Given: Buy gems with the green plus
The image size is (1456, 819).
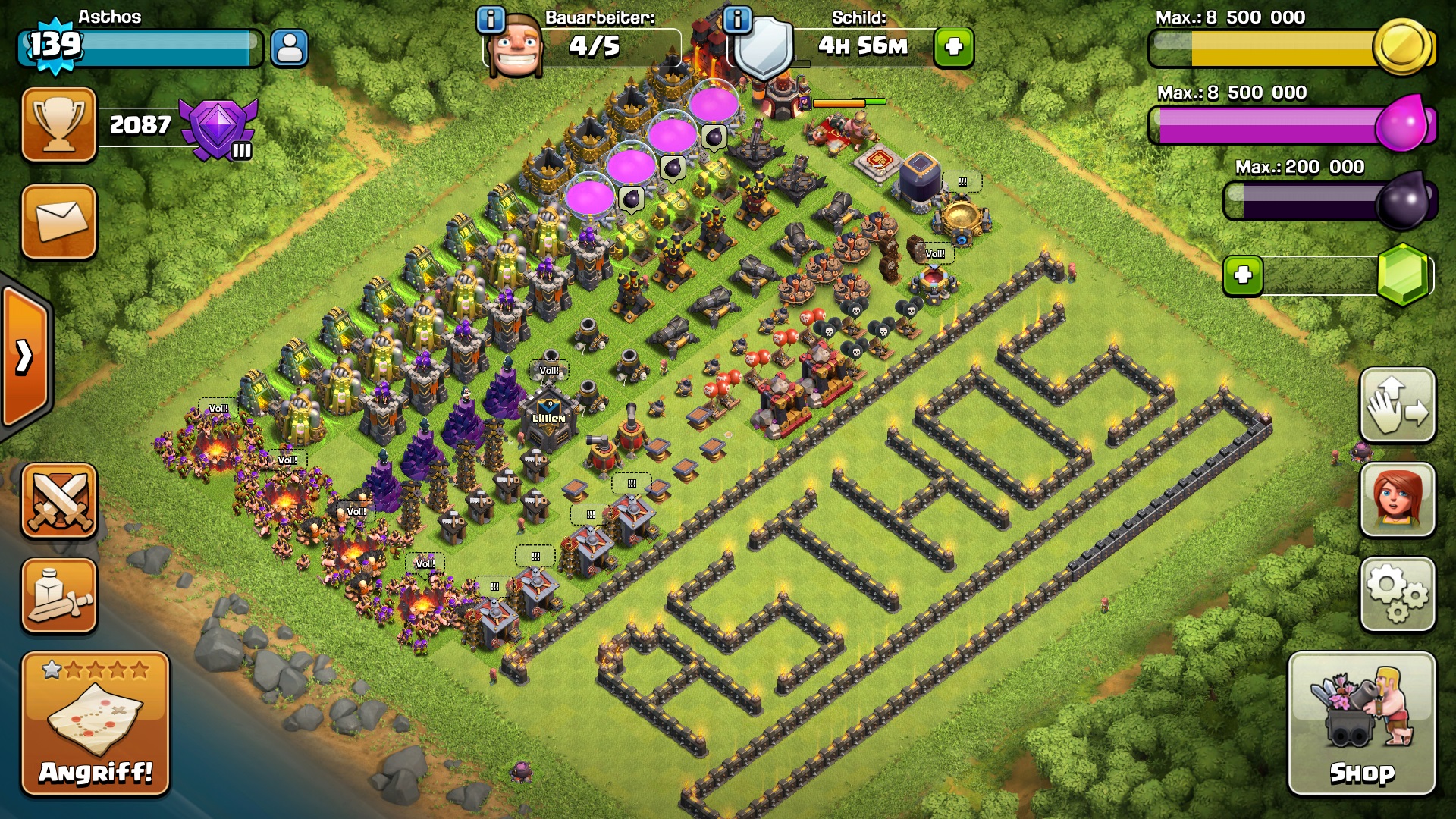Looking at the screenshot, I should tap(1243, 275).
